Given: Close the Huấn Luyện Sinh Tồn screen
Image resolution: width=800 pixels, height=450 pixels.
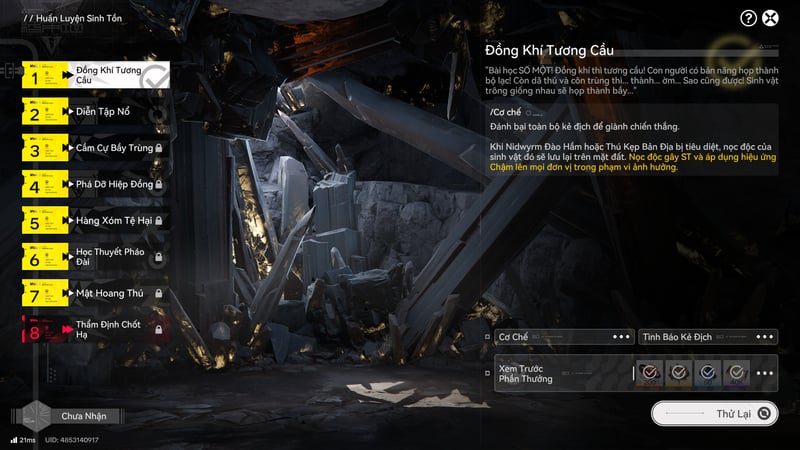Looking at the screenshot, I should (771, 18).
